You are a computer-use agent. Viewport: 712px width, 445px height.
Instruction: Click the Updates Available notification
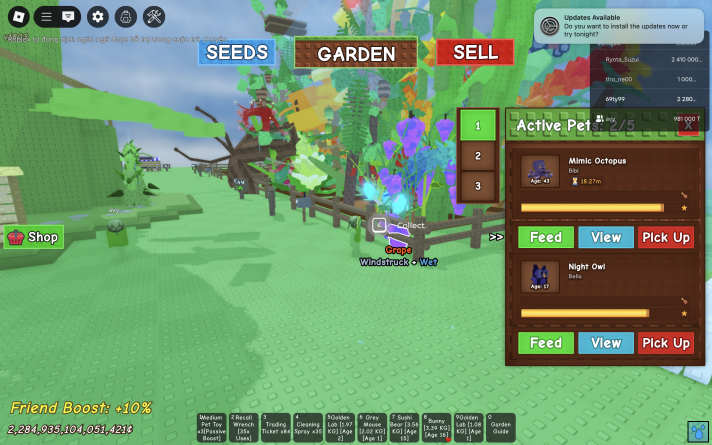[622, 27]
